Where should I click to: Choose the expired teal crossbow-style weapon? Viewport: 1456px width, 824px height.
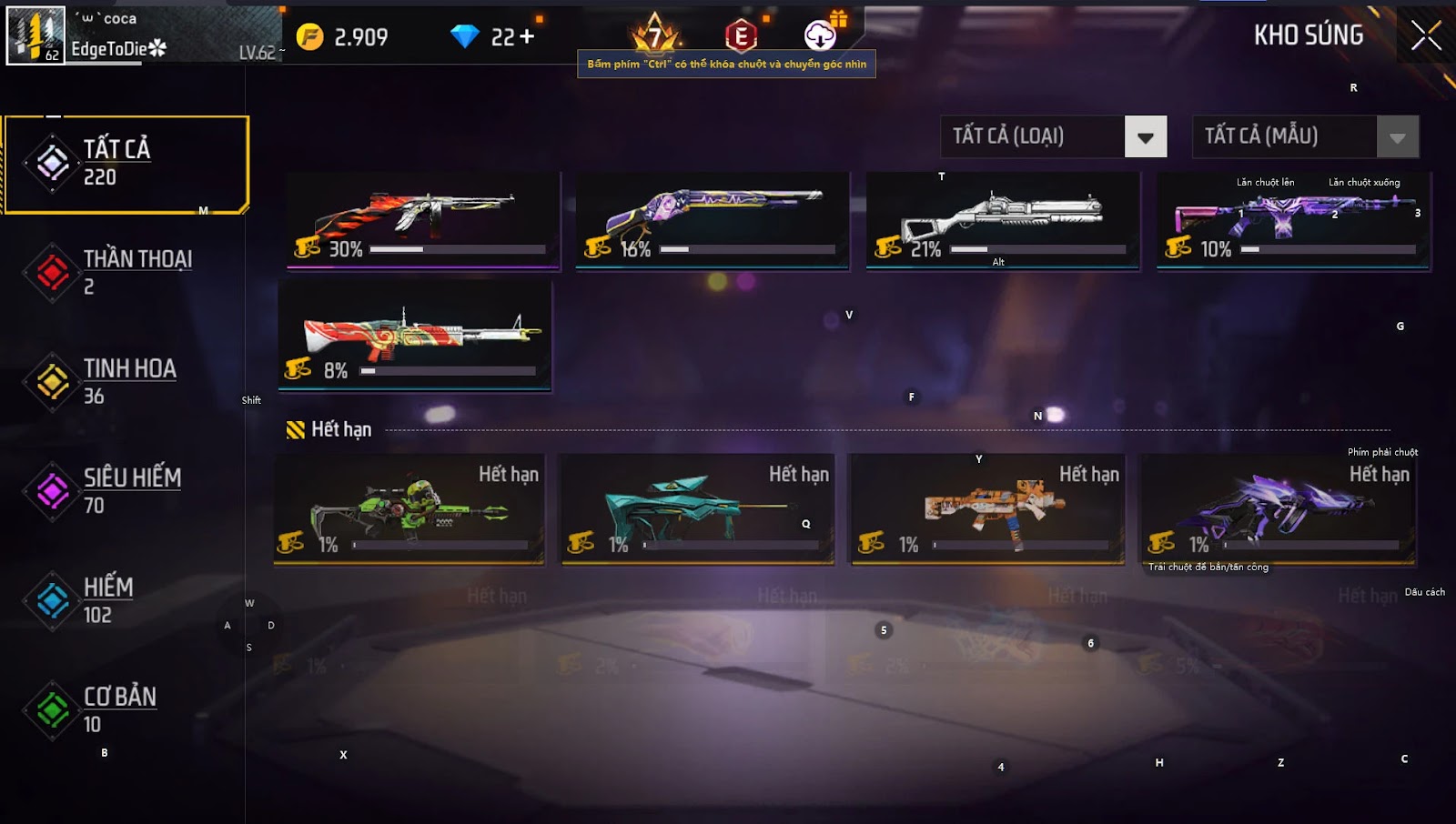[x=697, y=509]
